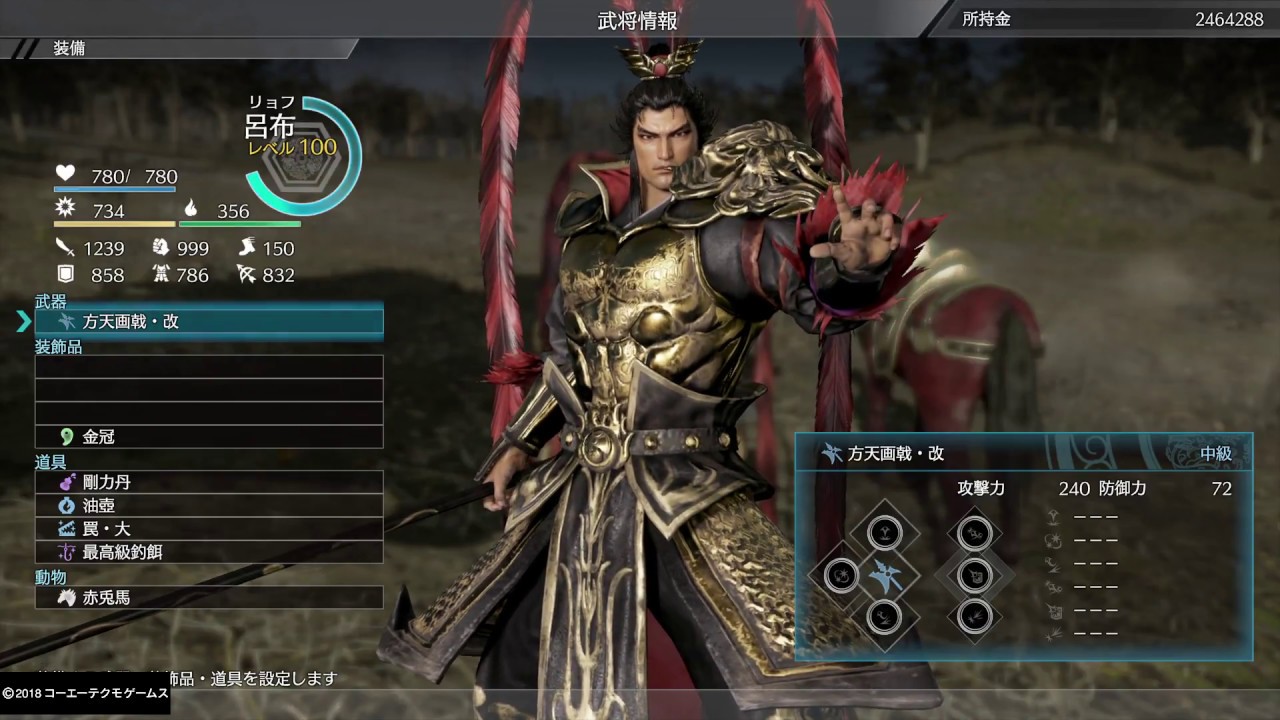Select the 油壺 oil pot item icon

click(x=65, y=505)
